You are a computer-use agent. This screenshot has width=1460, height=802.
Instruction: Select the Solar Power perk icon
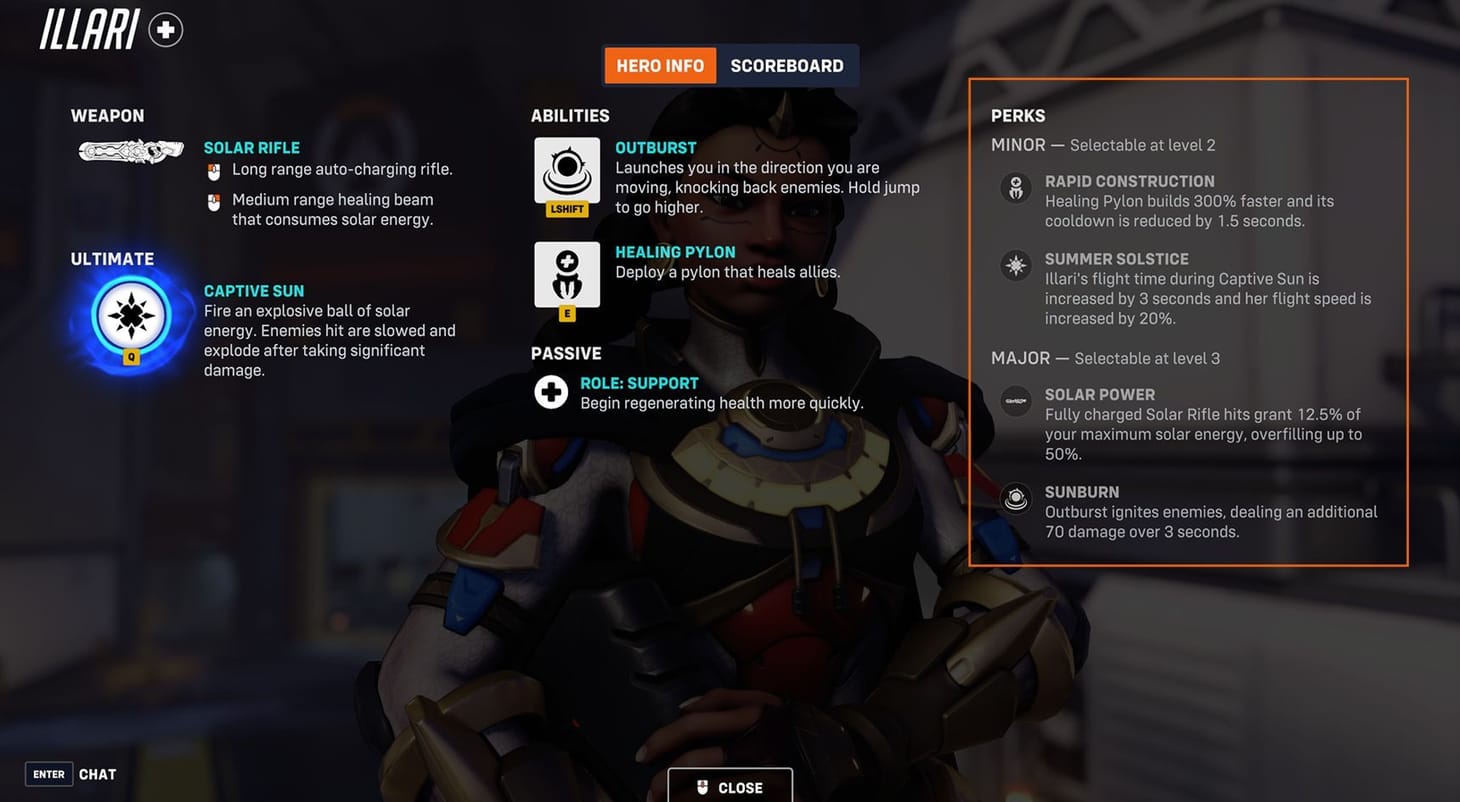(x=1015, y=401)
